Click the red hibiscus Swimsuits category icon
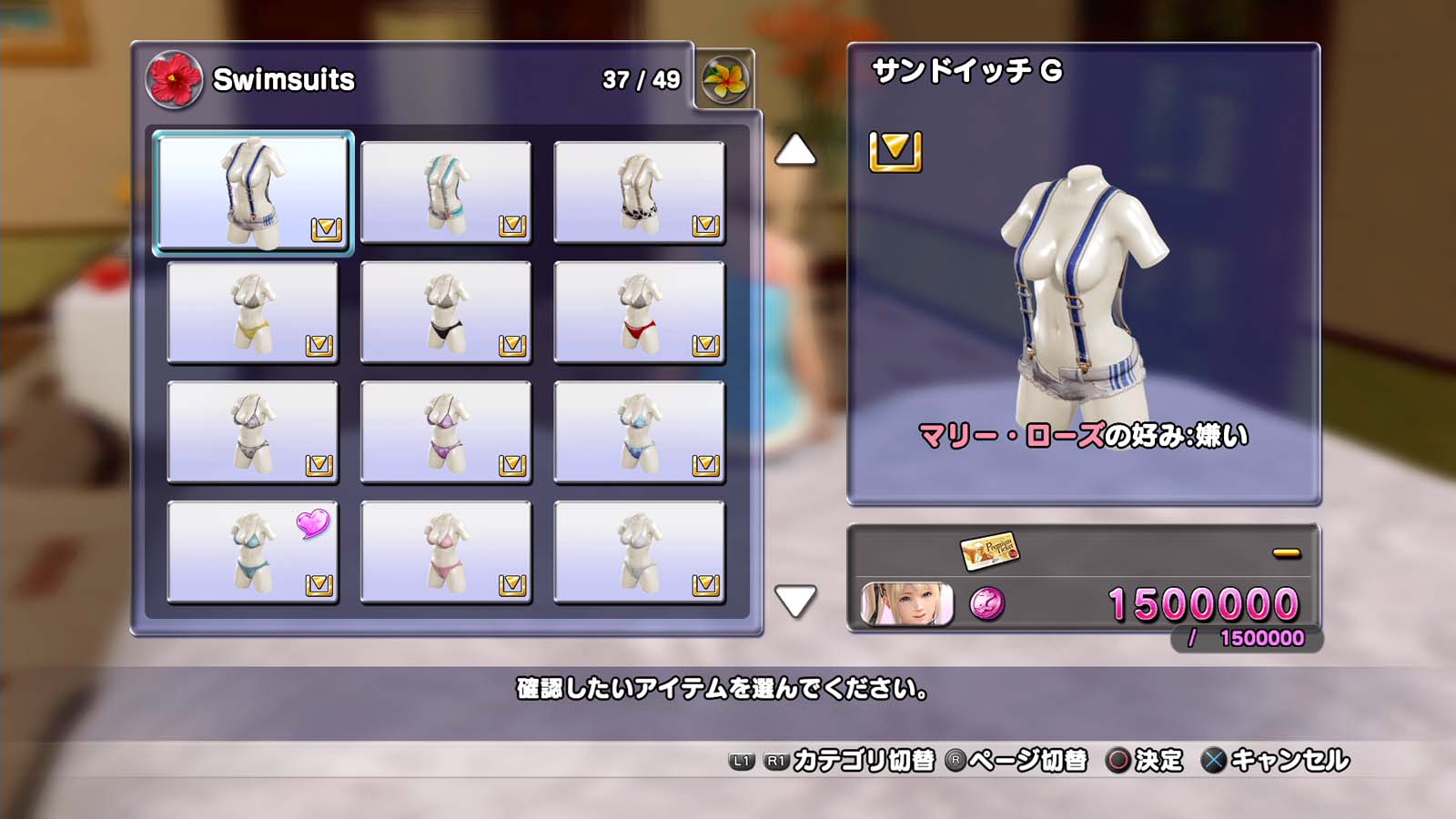The width and height of the screenshot is (1456, 819). (174, 80)
